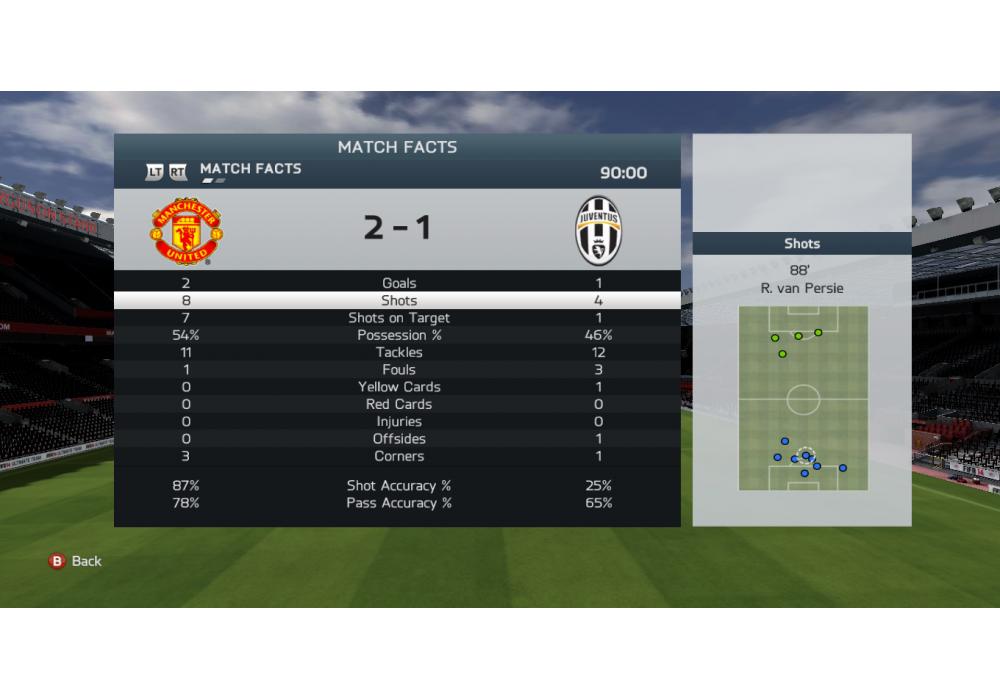Select the Offsides stat row
Image resolution: width=1000 pixels, height=700 pixels.
tap(398, 439)
